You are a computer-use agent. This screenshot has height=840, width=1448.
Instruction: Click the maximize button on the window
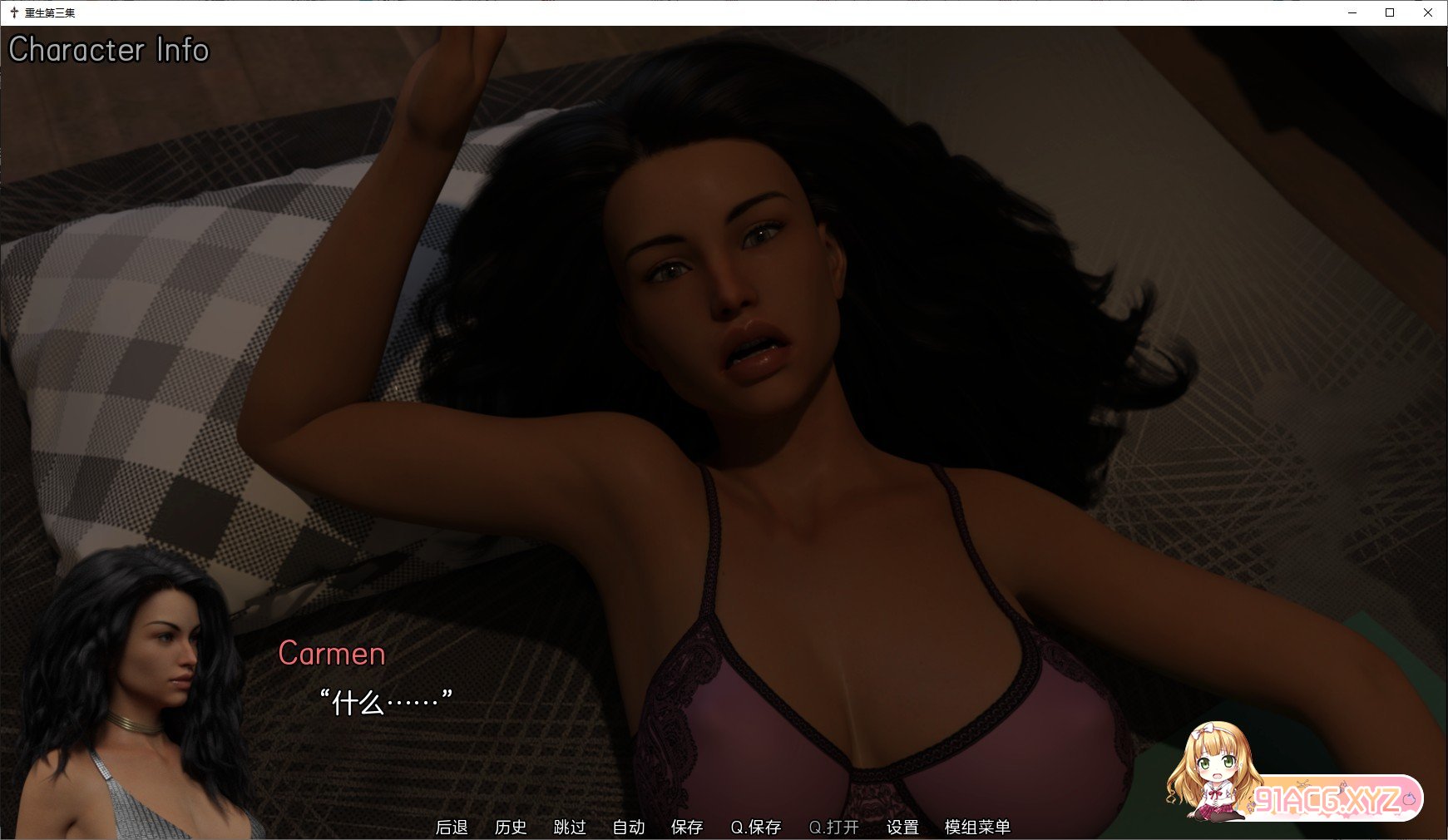pyautogui.click(x=1389, y=13)
